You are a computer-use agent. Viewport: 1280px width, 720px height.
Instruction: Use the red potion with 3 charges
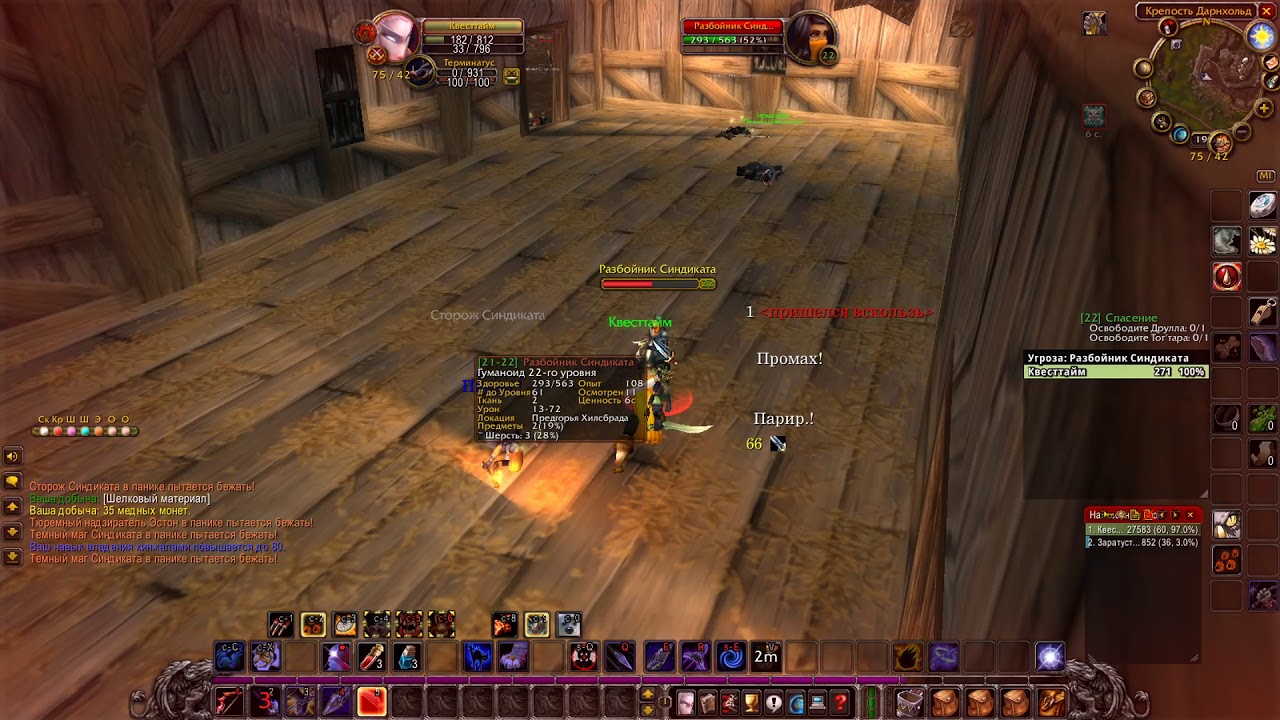click(x=372, y=657)
